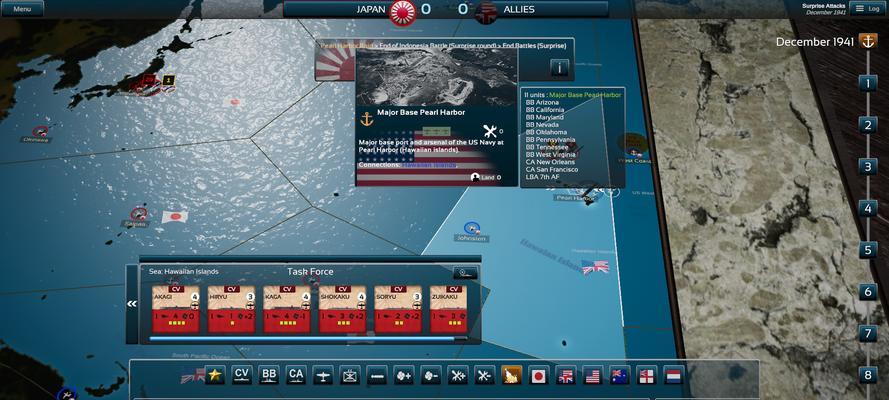Screen dimensions: 889x400
Task: Toggle the CA cruiser filter
Action: 296,375
